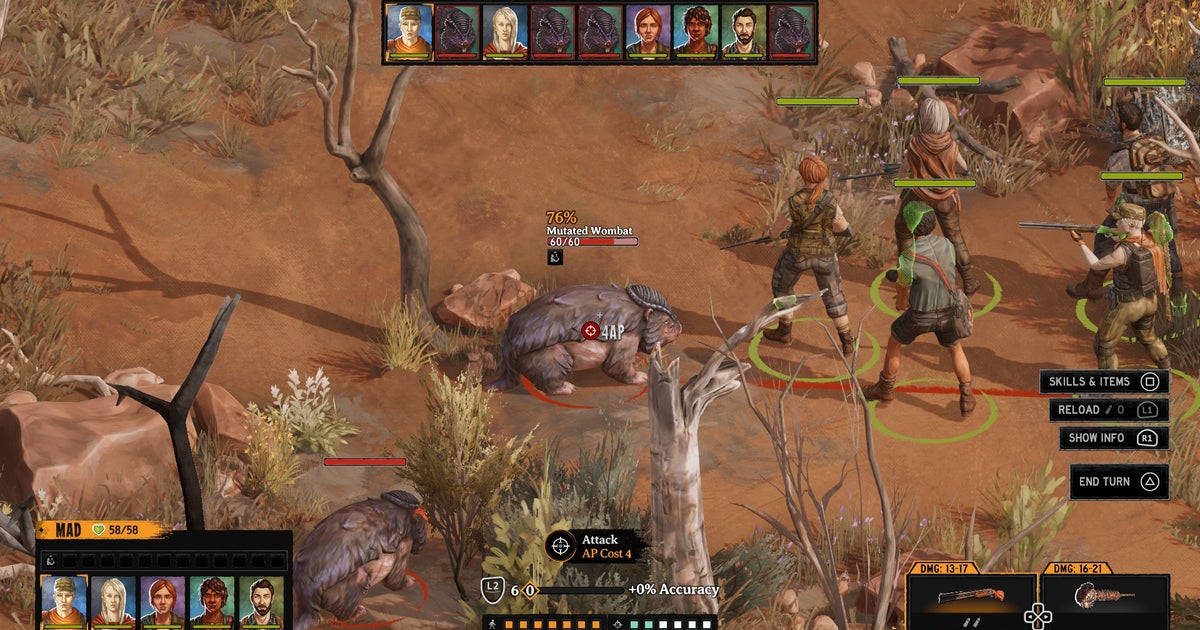Select the red-haired woman's turn order portrait
The height and width of the screenshot is (630, 1200).
[648, 31]
